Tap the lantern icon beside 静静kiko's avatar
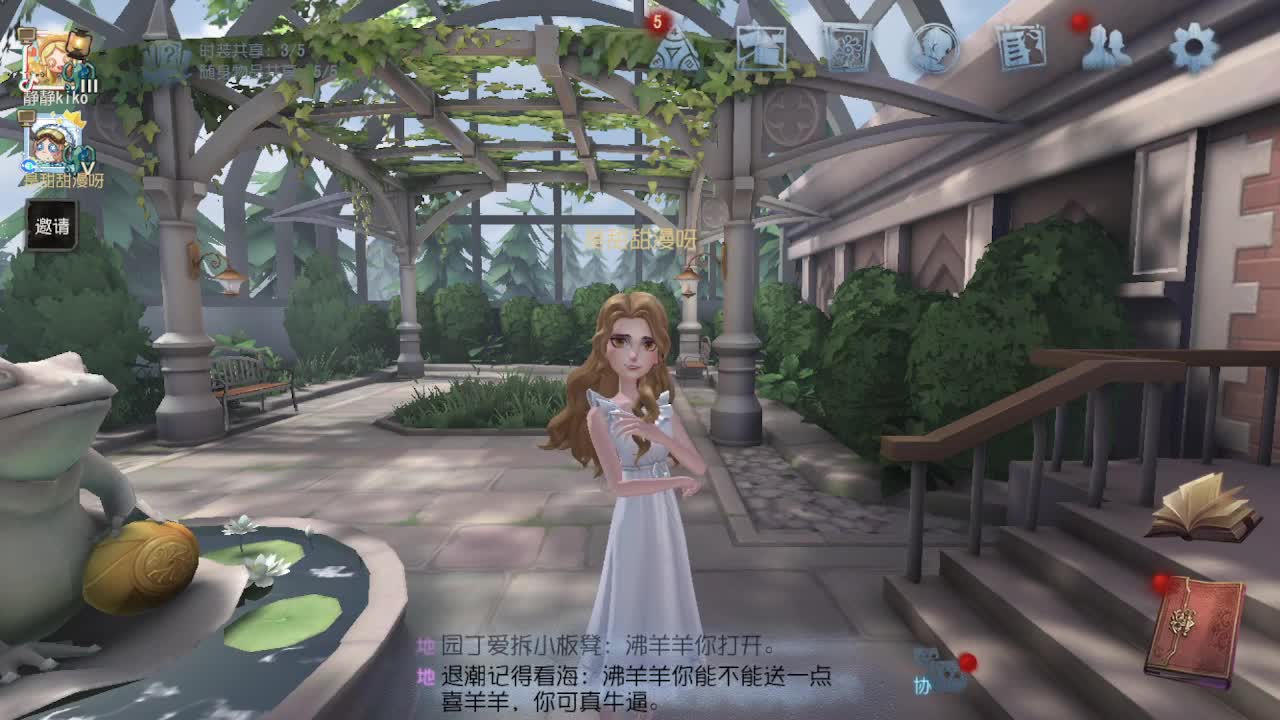The height and width of the screenshot is (720, 1280). pyautogui.click(x=78, y=42)
